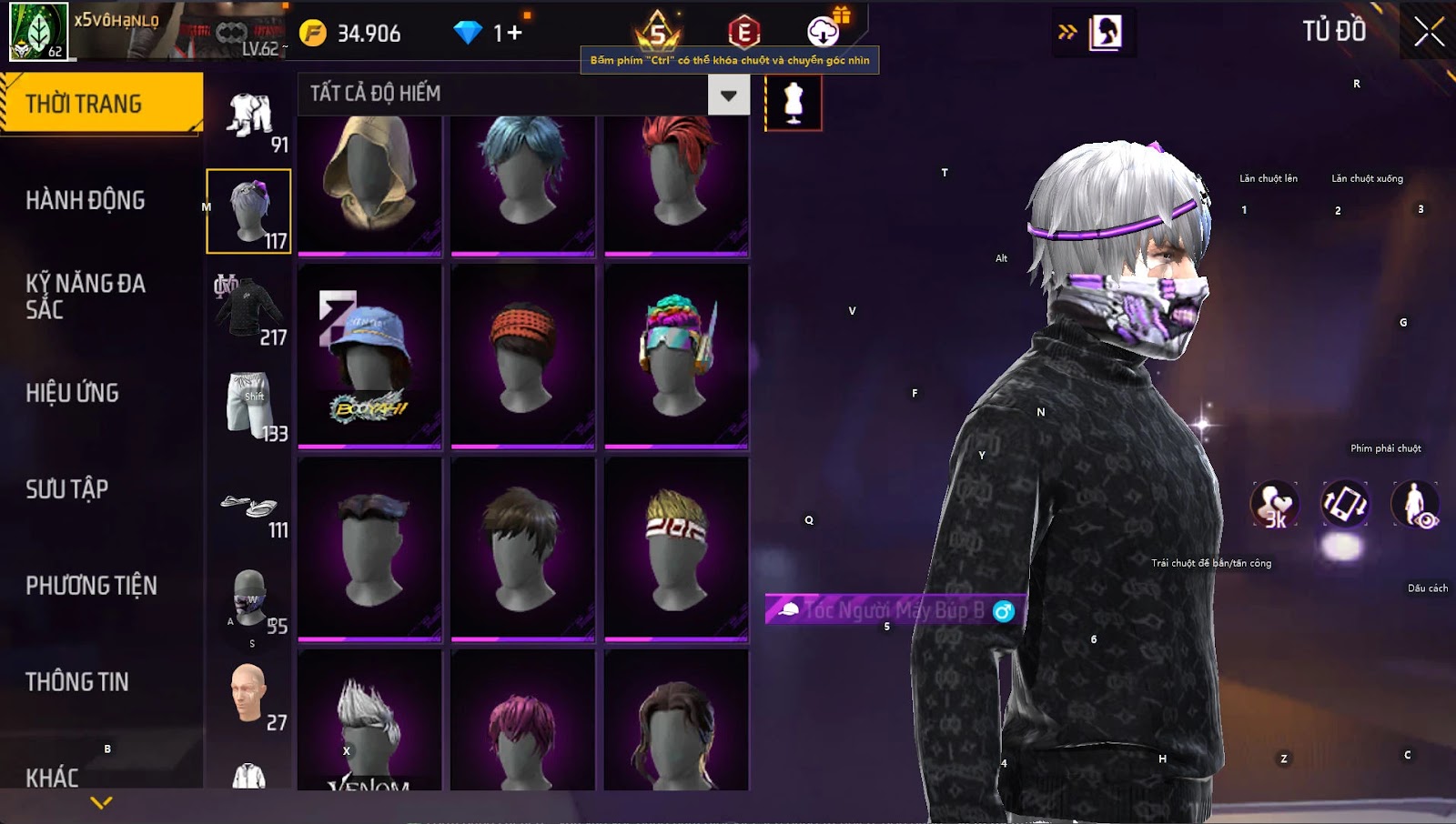Open the Kỹ Năng Đa Sắc tab
The image size is (1456, 824).
(85, 296)
